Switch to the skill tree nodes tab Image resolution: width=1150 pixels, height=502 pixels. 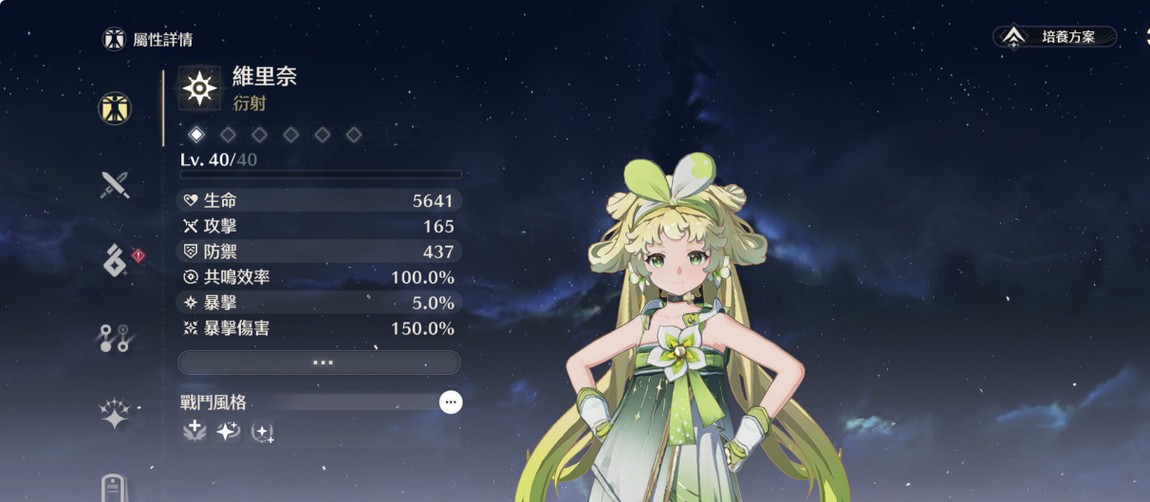(115, 338)
